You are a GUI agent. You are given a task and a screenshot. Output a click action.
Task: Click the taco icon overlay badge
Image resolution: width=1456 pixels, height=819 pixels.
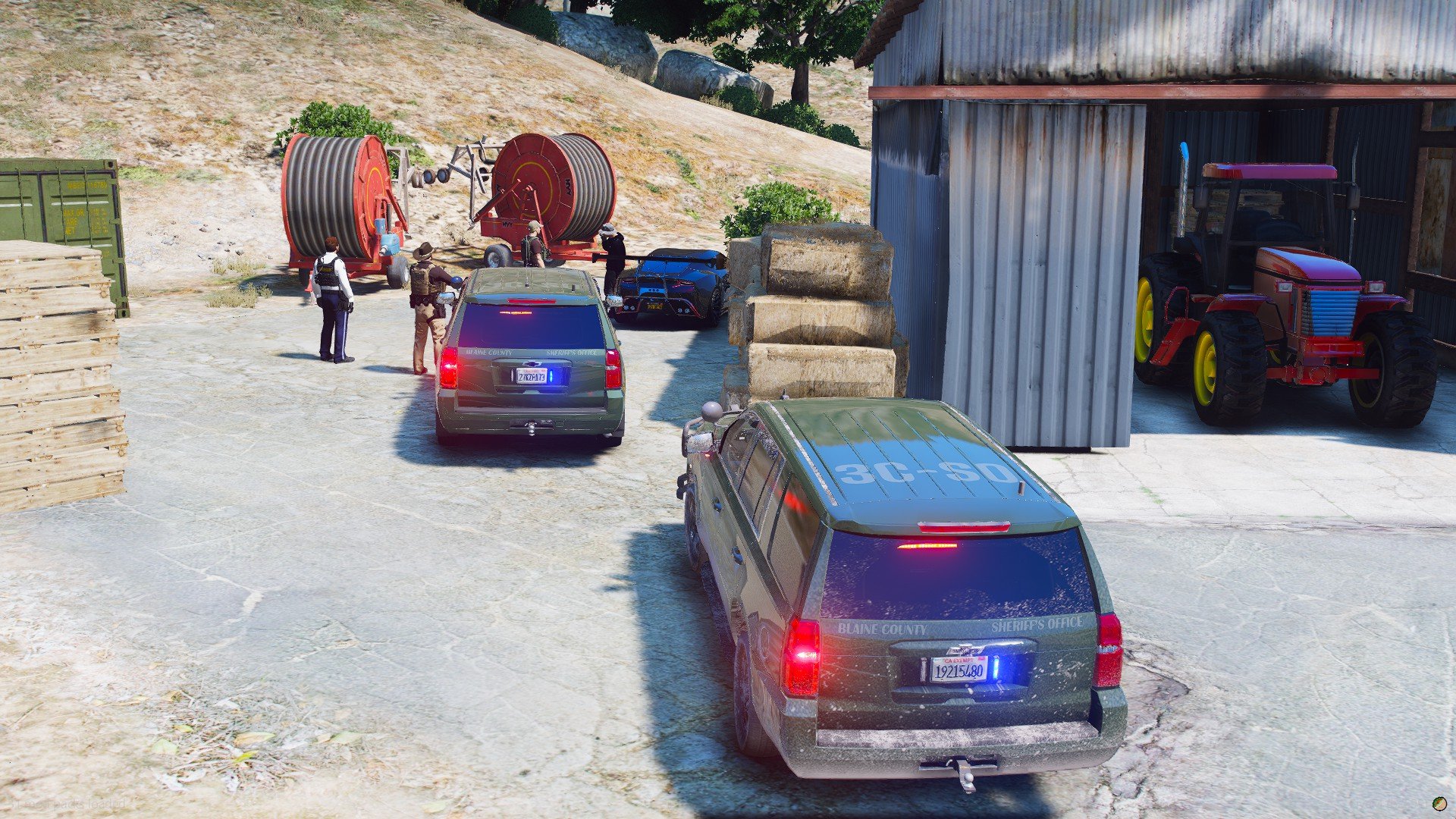click(x=1438, y=802)
